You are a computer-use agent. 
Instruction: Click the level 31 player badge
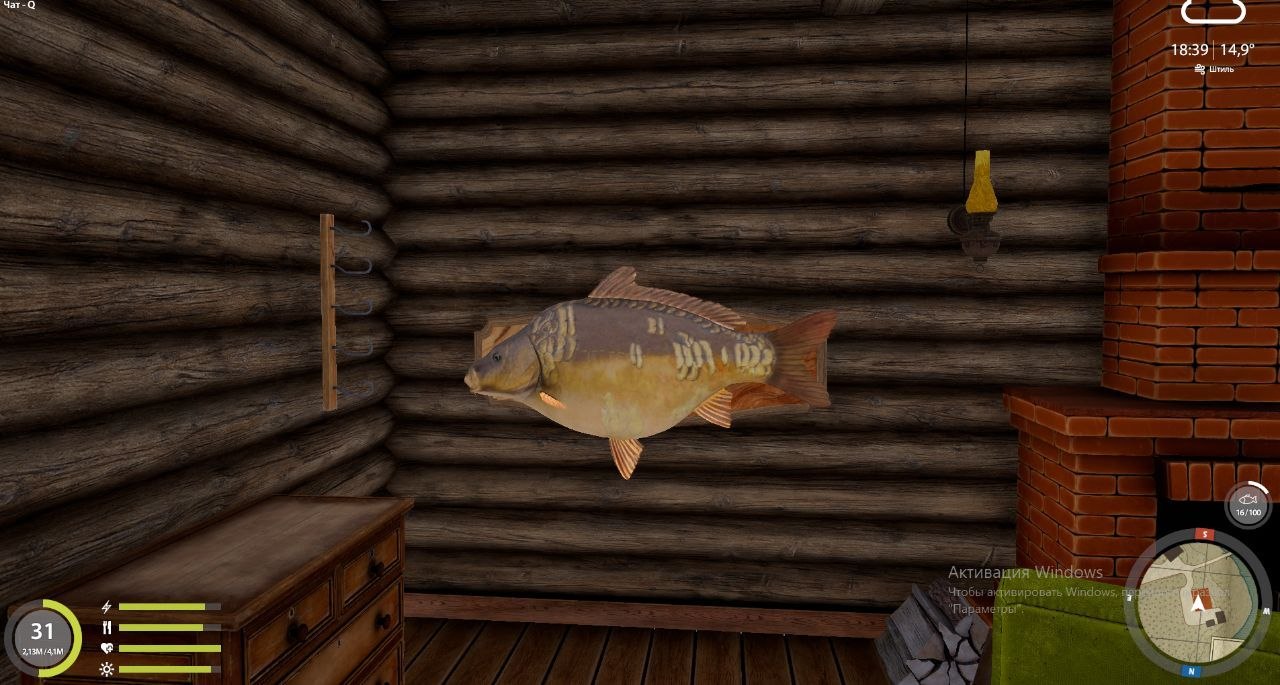click(42, 636)
